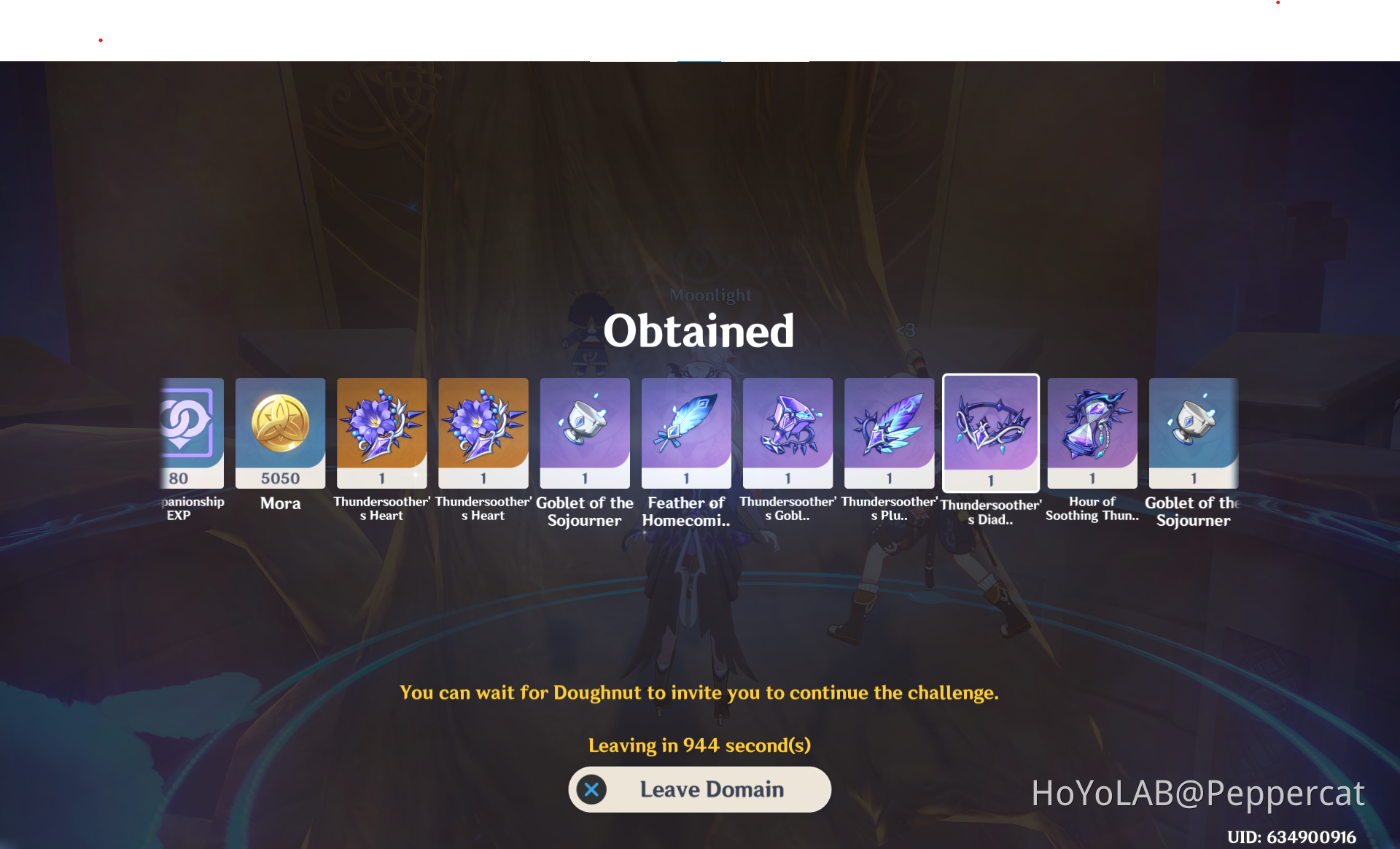Click the Obtained heading
The width and height of the screenshot is (1400, 849).
click(699, 331)
